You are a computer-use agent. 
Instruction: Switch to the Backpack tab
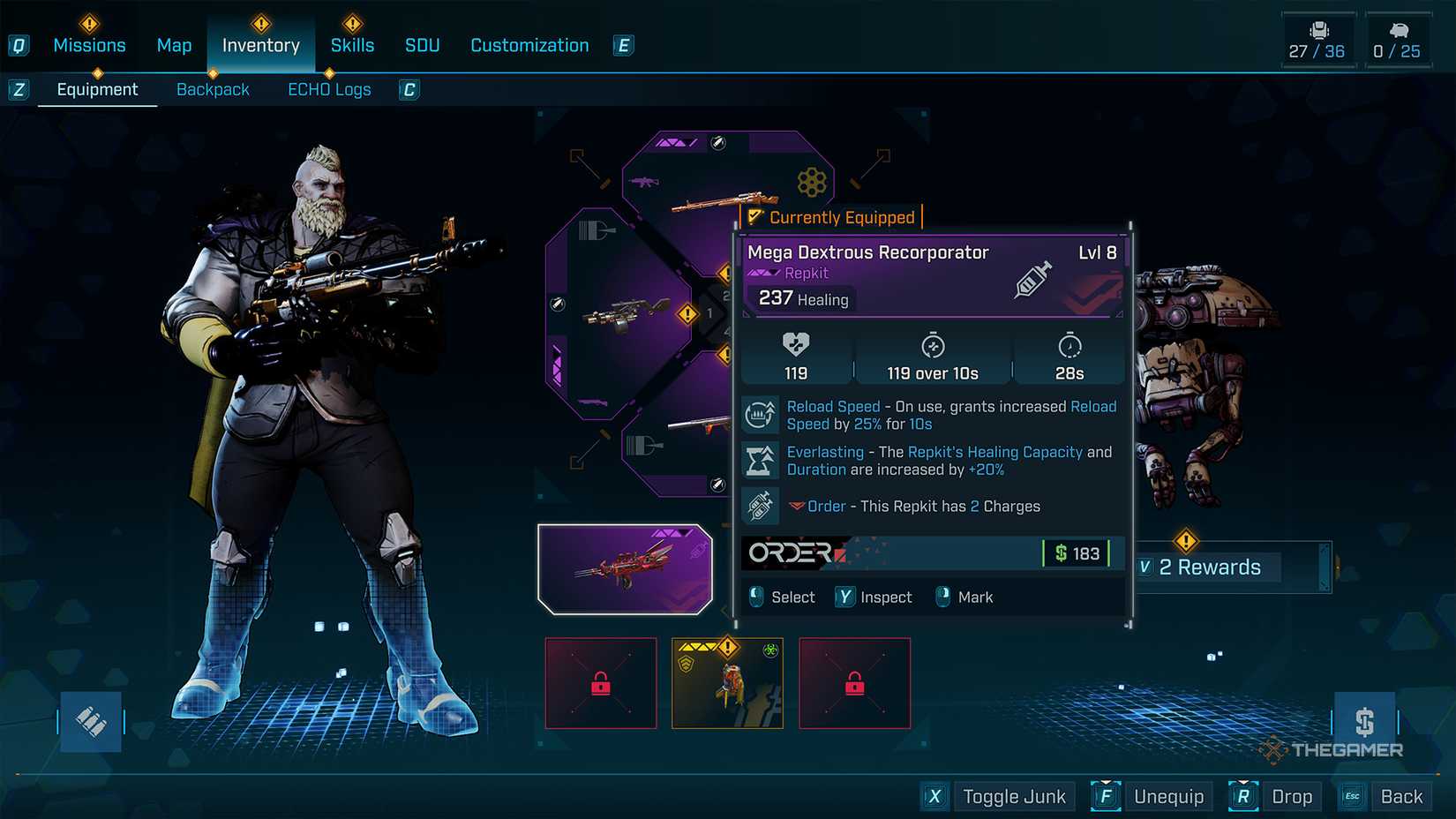(x=213, y=89)
